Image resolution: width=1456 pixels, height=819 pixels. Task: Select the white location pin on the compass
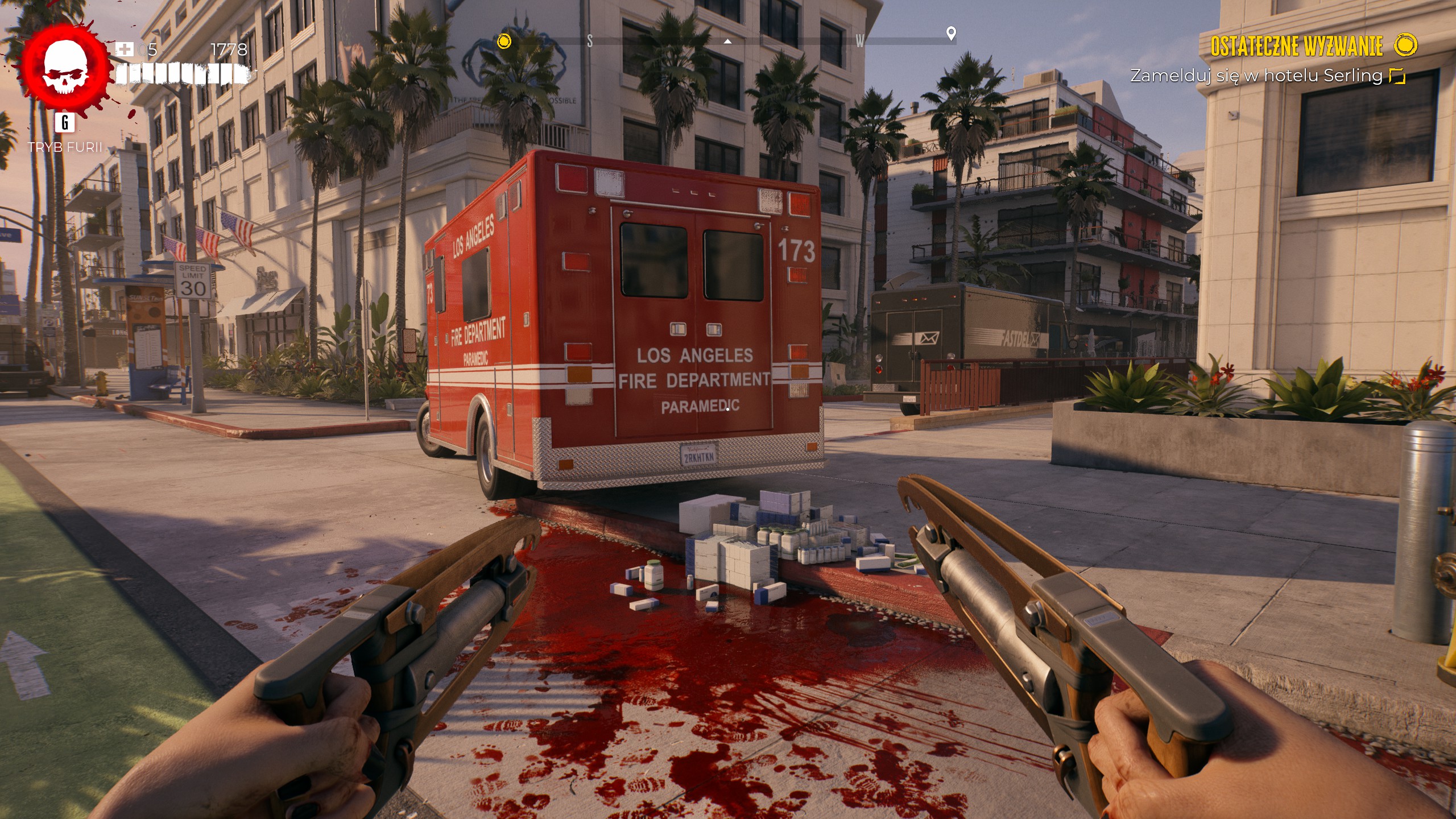(950, 34)
